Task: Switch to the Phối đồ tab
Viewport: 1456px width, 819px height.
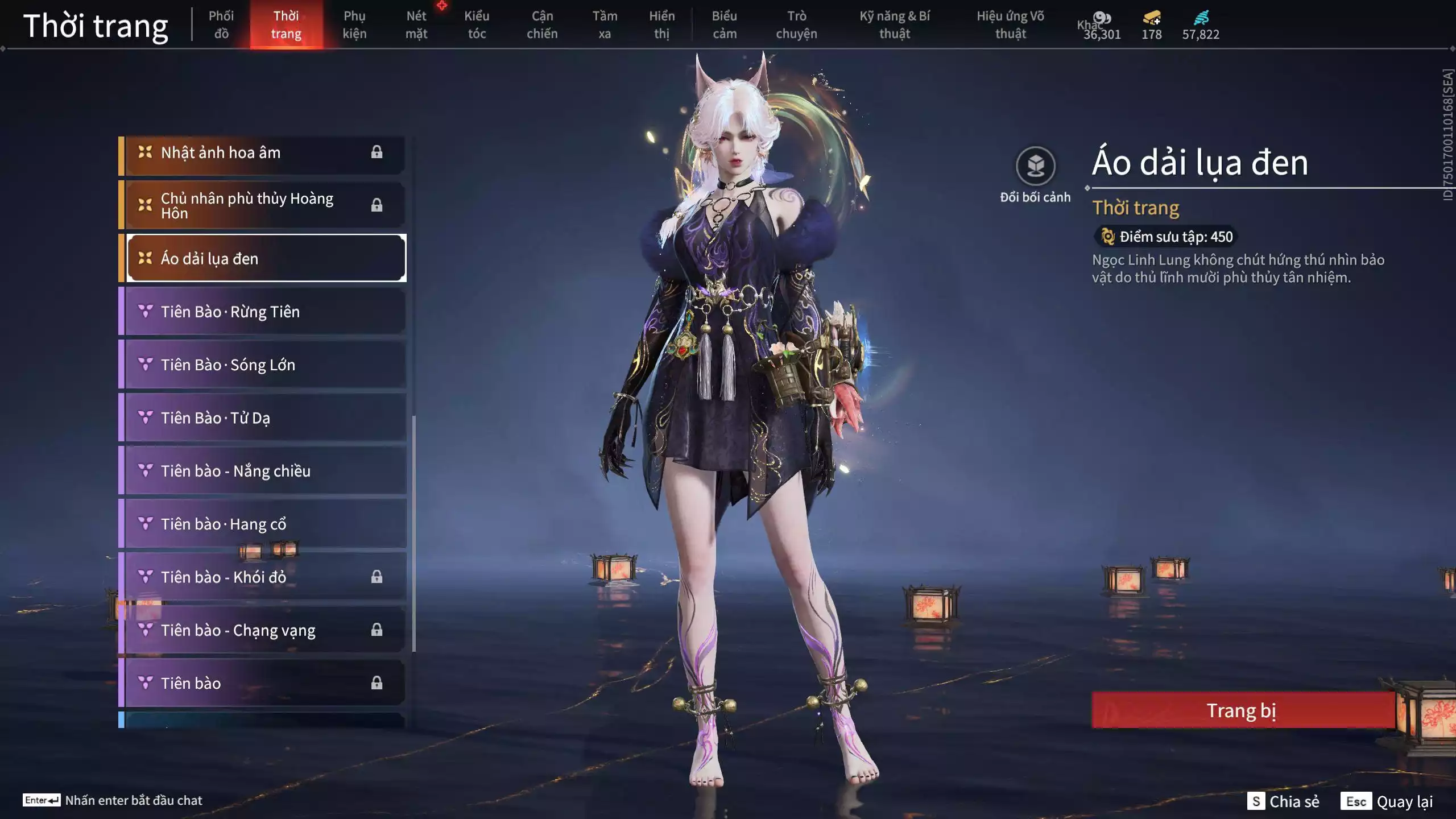Action: pos(222,24)
